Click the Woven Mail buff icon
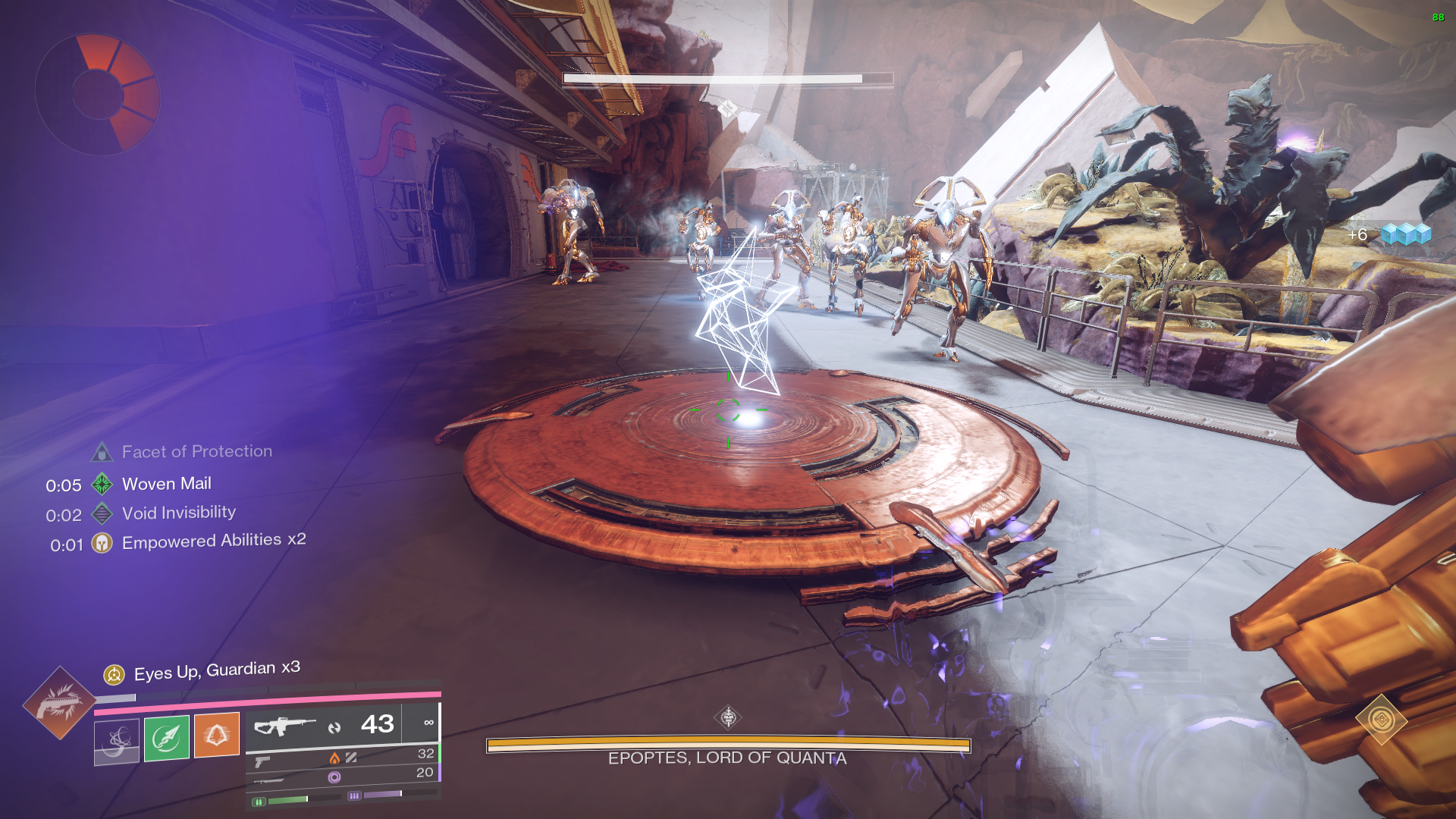Viewport: 1456px width, 819px height. click(x=102, y=484)
